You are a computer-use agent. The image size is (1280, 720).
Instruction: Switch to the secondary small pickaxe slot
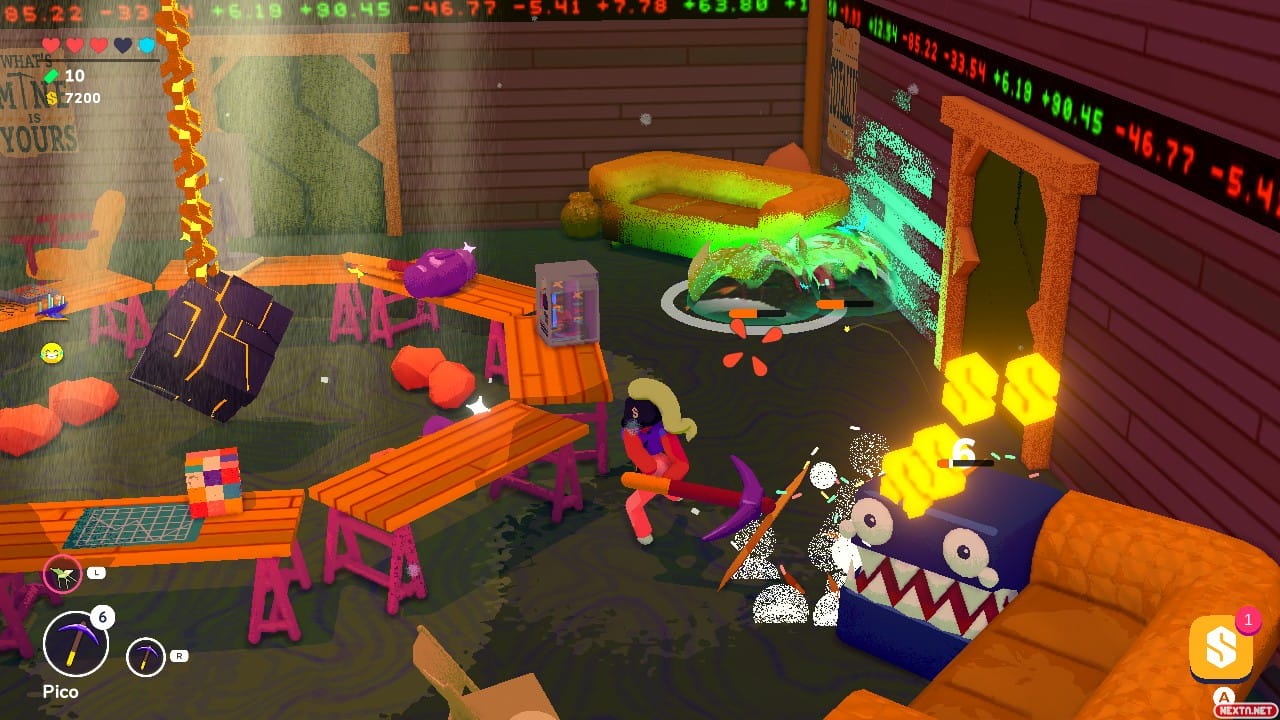[146, 656]
